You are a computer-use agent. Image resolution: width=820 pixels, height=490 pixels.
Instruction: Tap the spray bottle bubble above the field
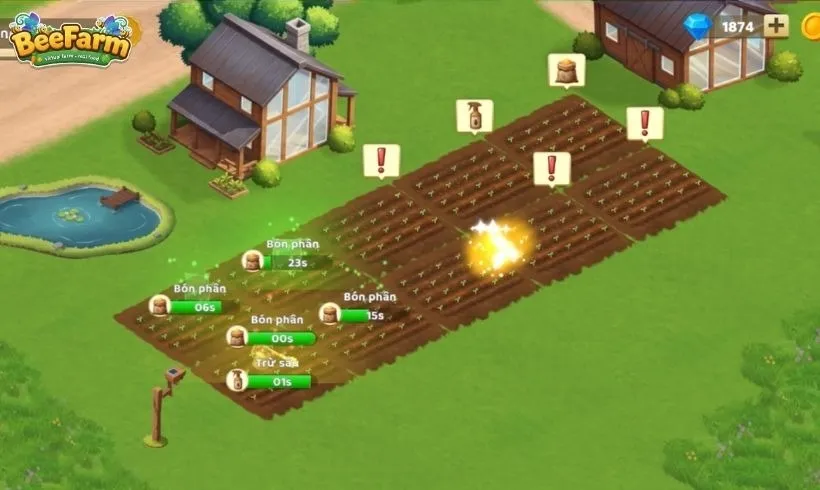pos(474,115)
